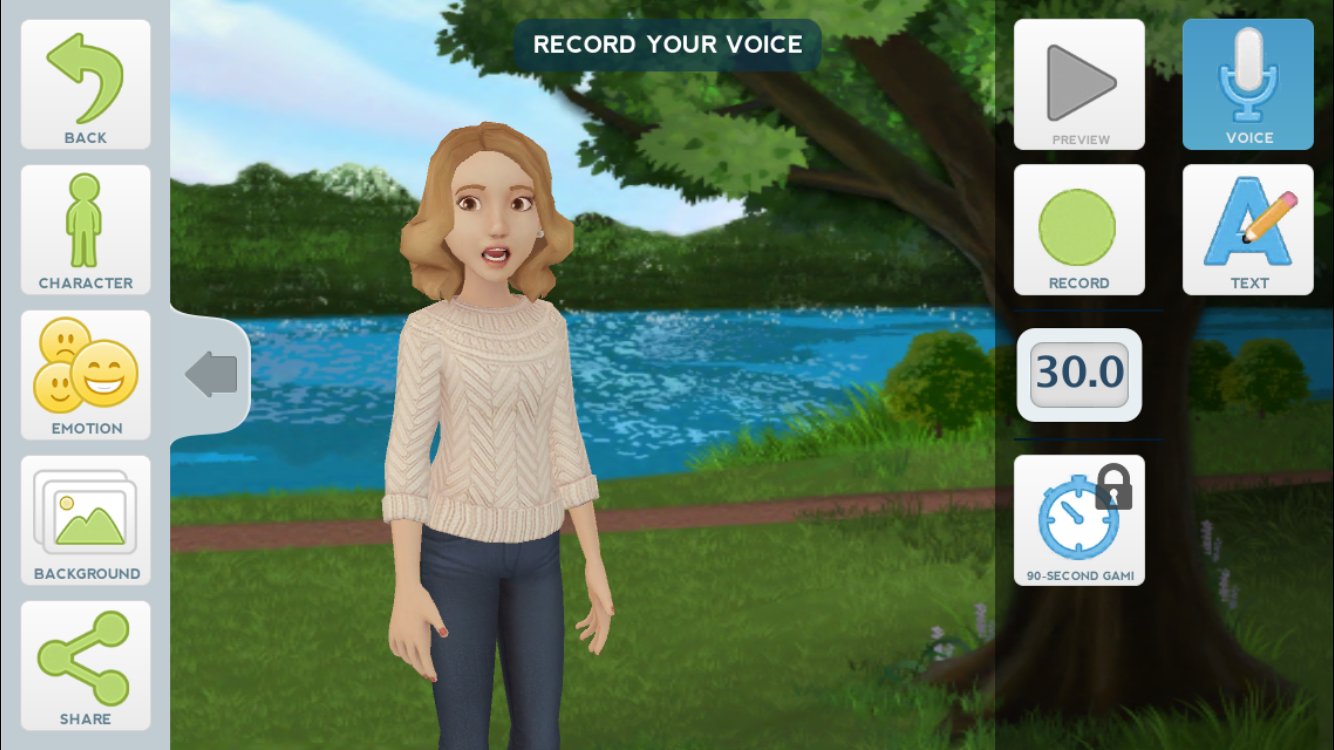Tap the Share icon
Image resolution: width=1334 pixels, height=750 pixels.
point(86,660)
